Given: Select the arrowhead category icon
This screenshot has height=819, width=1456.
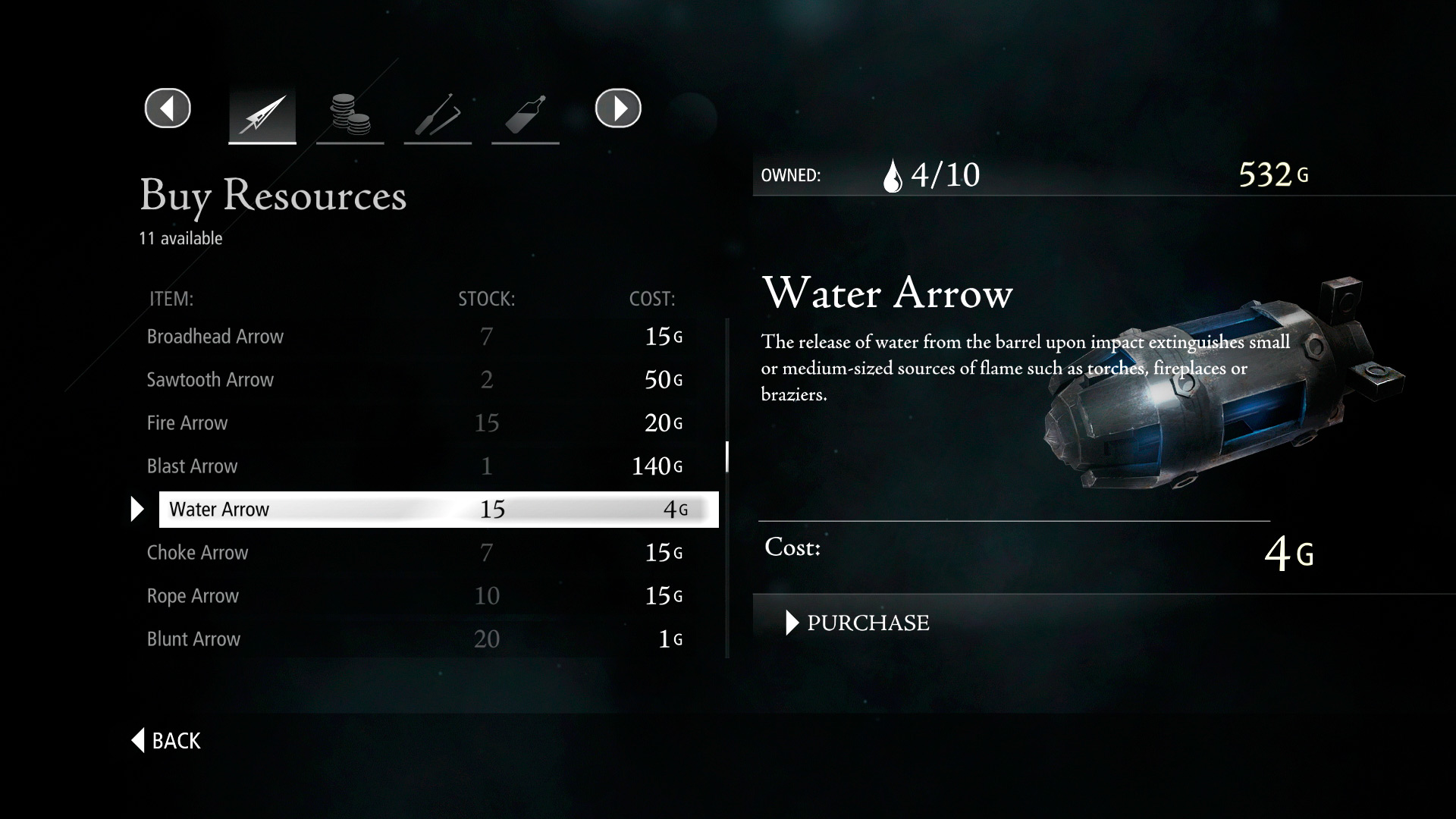Looking at the screenshot, I should (262, 114).
